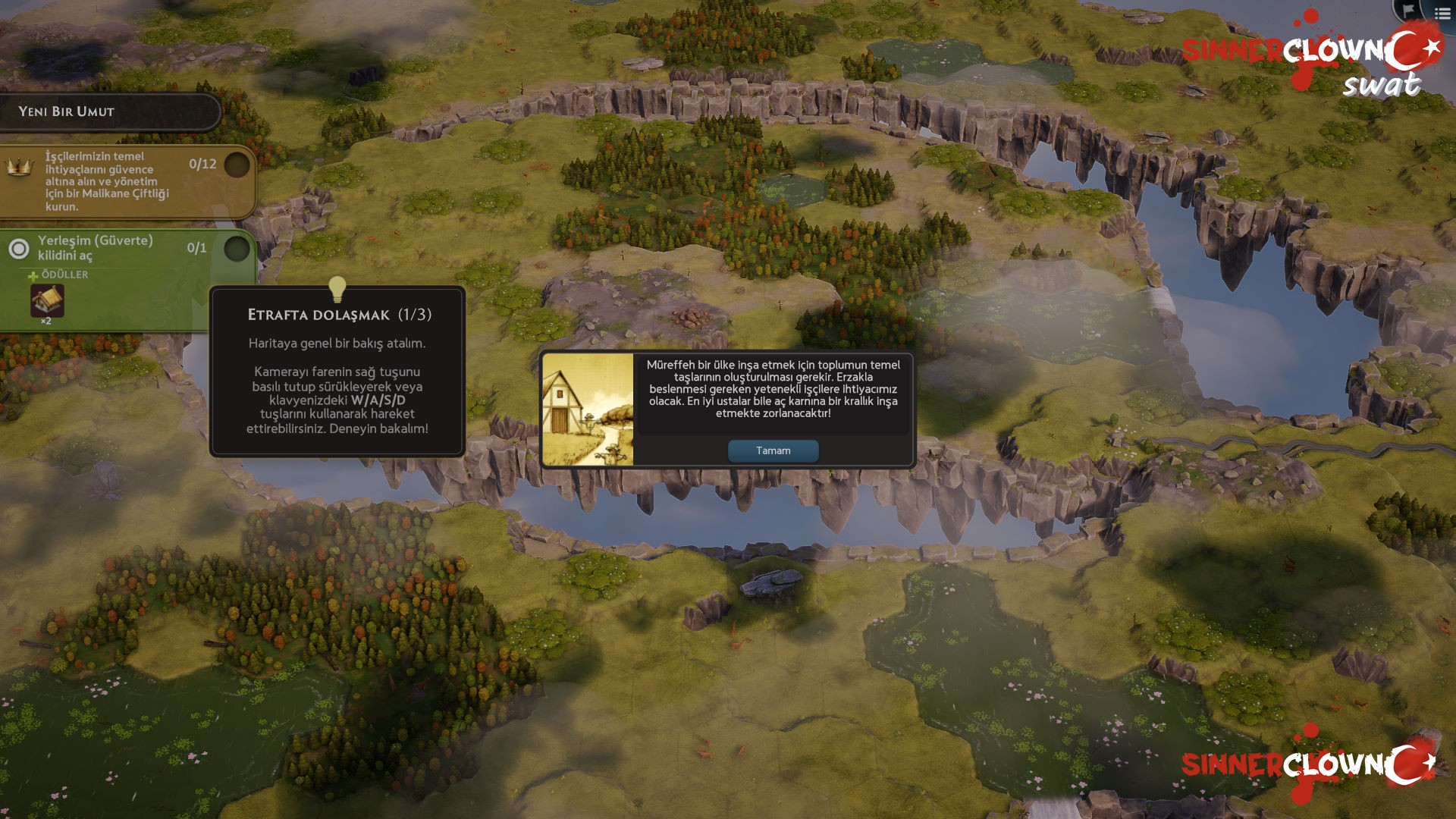Click the flag icon button

pos(1408,10)
